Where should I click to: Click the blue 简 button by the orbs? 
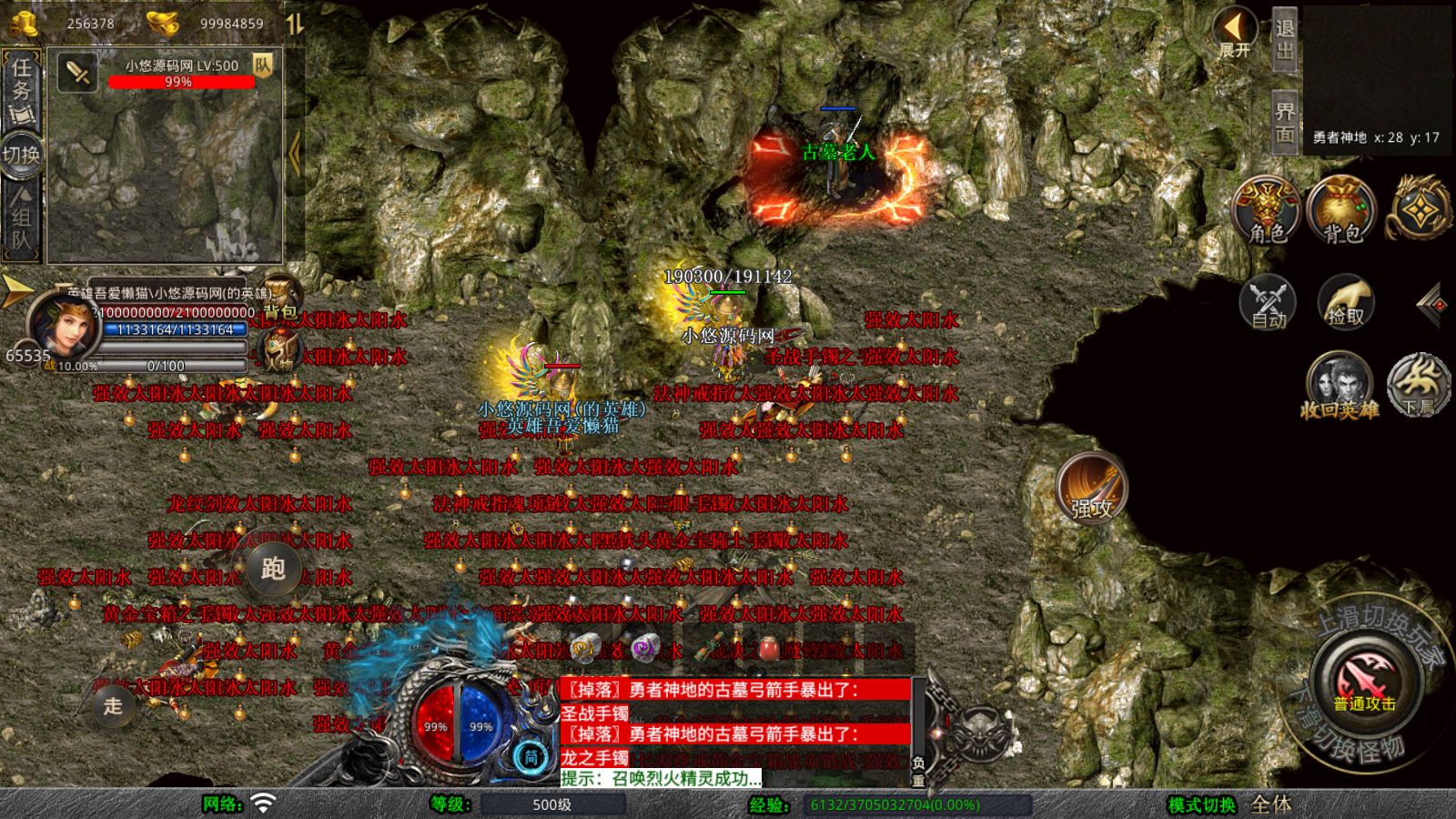click(x=531, y=756)
